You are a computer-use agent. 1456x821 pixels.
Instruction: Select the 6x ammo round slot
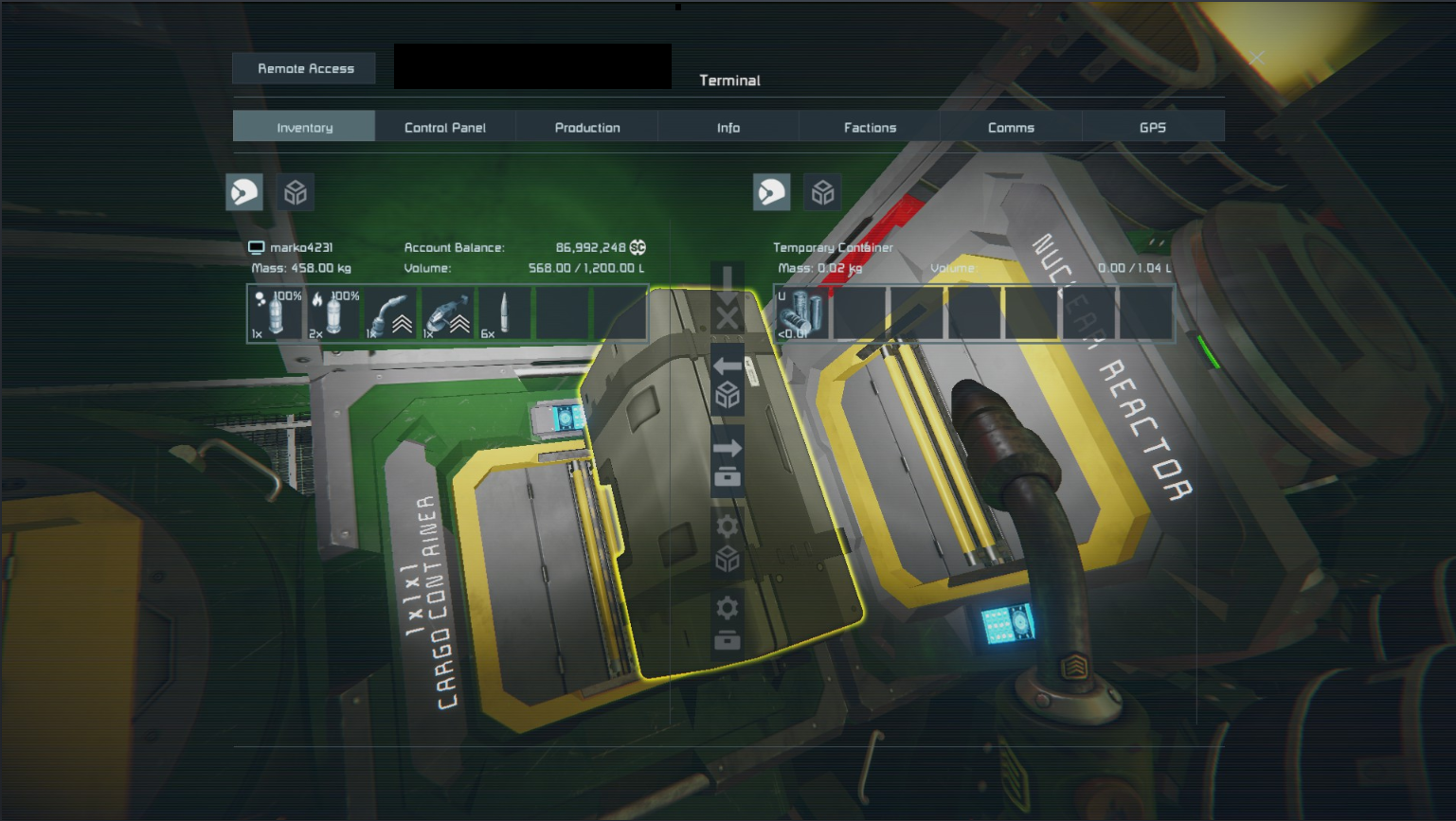504,313
